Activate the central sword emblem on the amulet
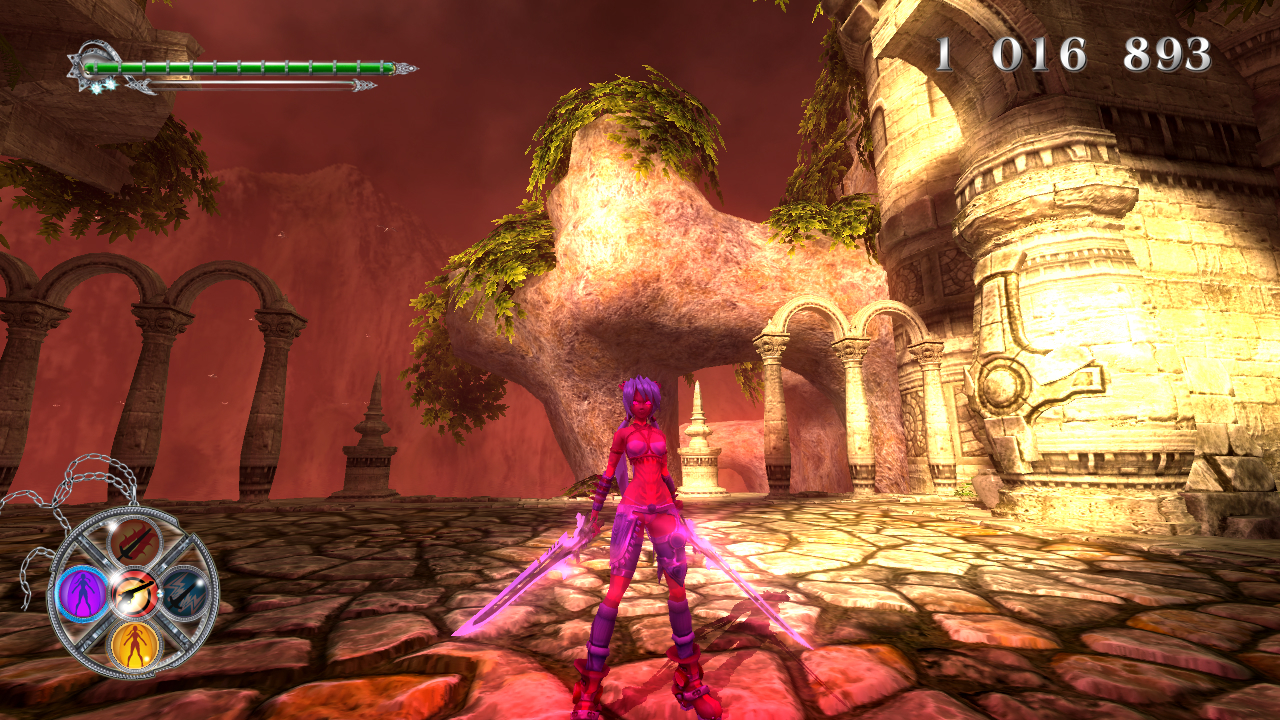The image size is (1280, 720). (x=134, y=592)
